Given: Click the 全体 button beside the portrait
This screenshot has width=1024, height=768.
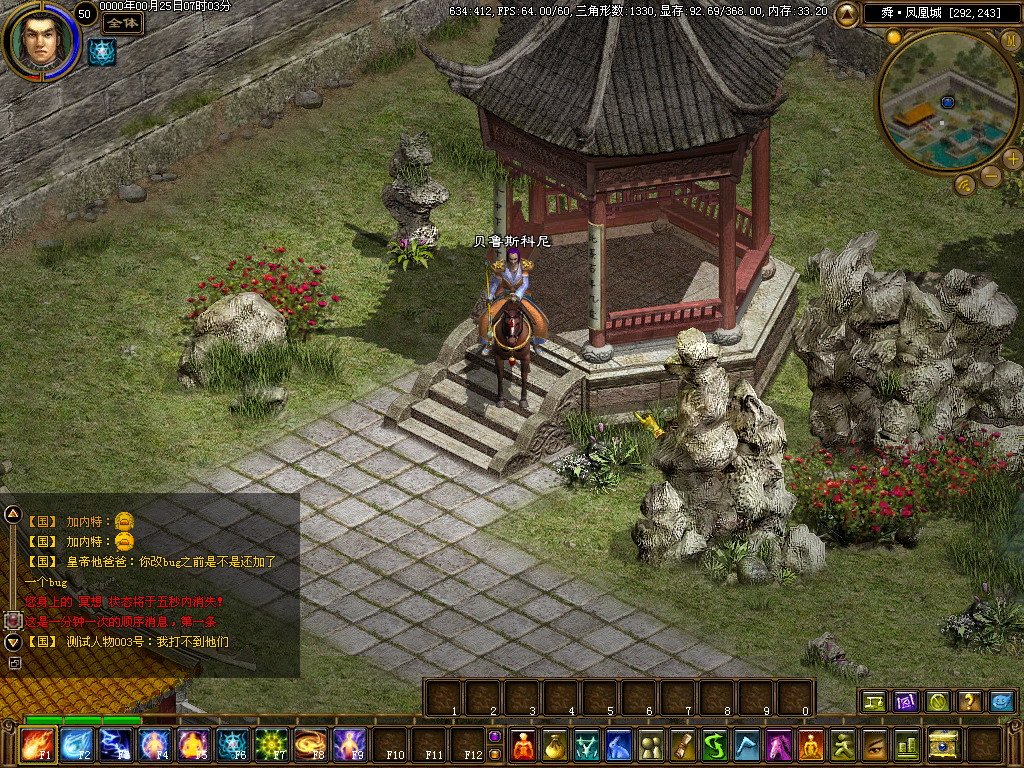Looking at the screenshot, I should tap(122, 23).
